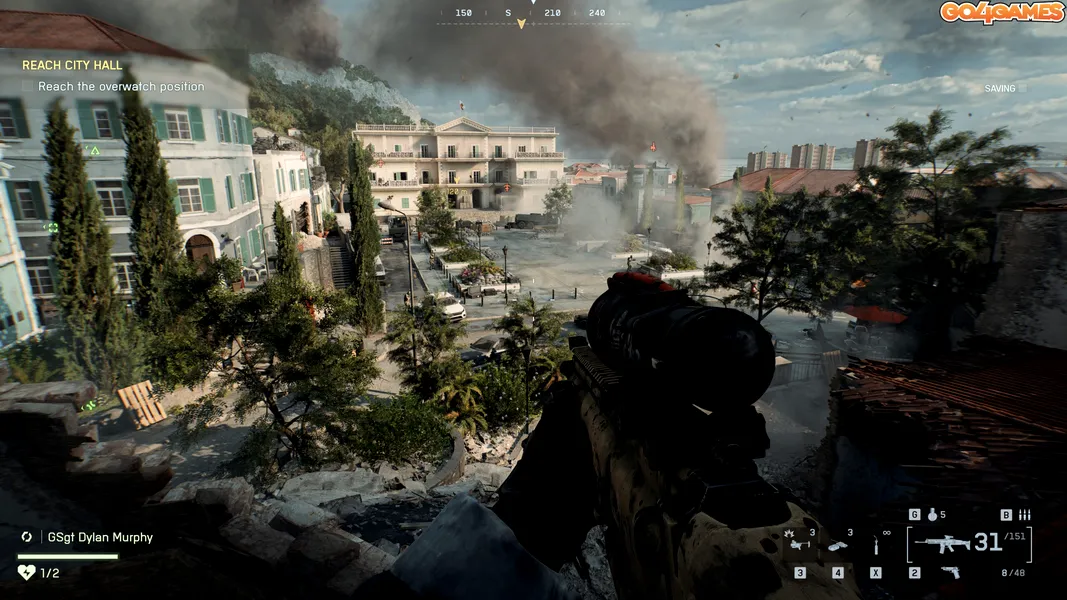1067x600 pixels.
Task: Select the assault rifle primary weapon icon
Action: coord(941,543)
